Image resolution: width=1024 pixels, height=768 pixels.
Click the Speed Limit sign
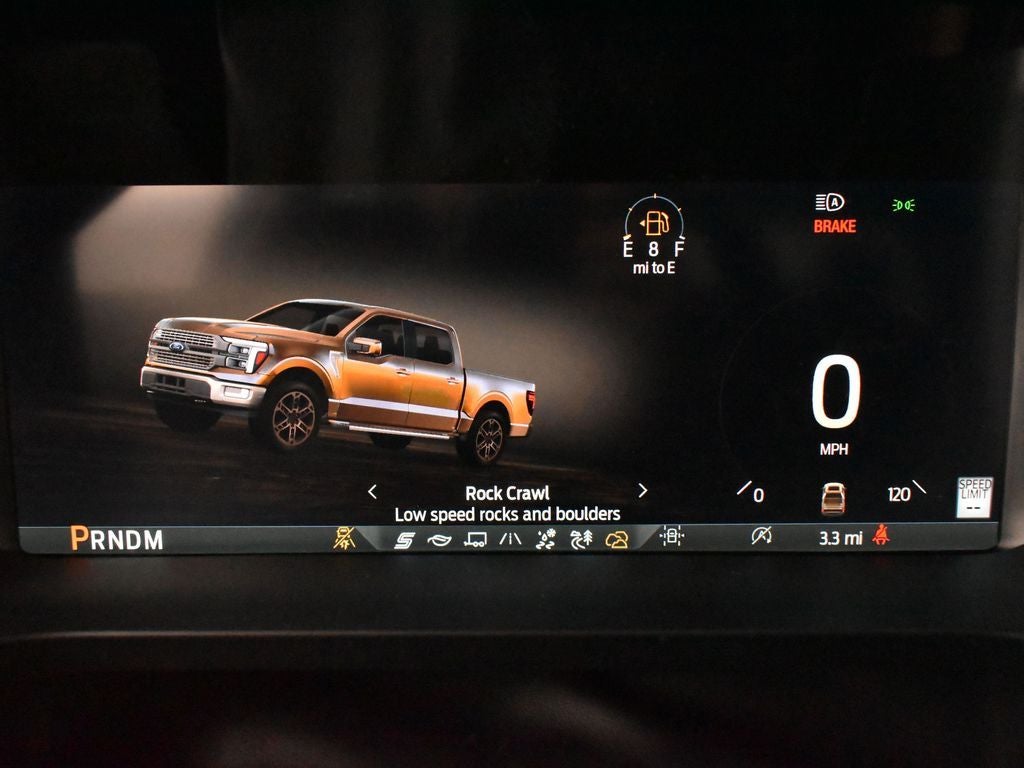tap(974, 496)
